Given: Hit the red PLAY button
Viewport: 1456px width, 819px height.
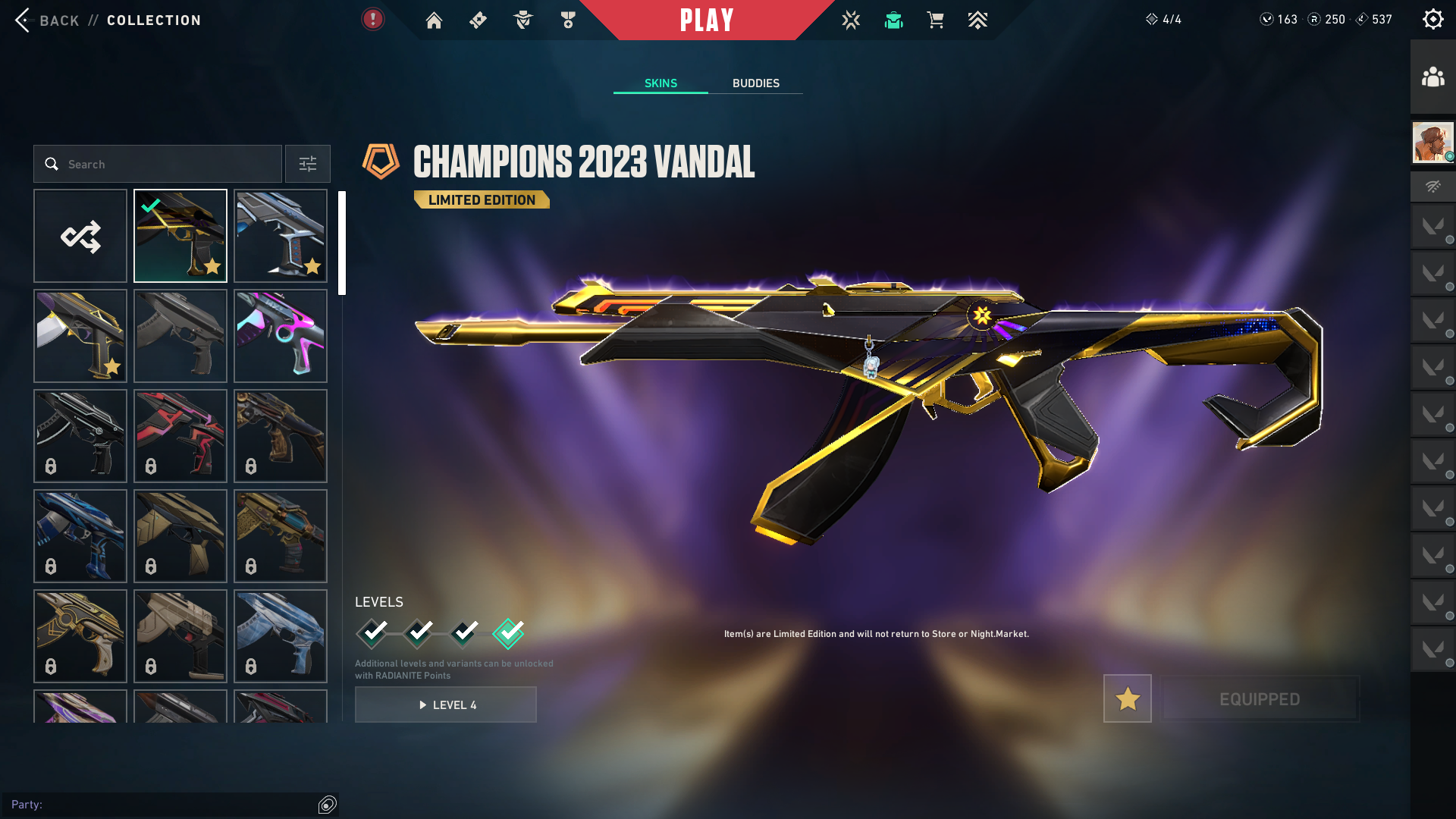Looking at the screenshot, I should (x=707, y=20).
